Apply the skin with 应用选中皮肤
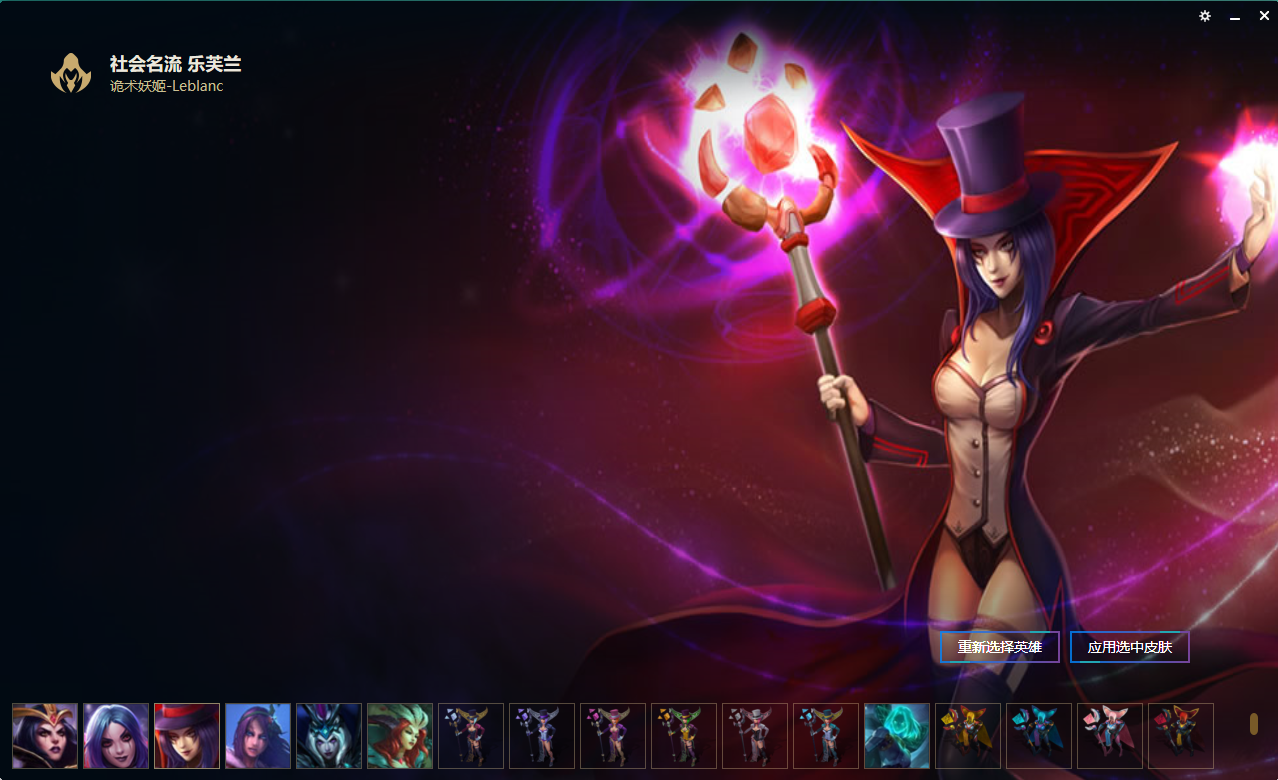The height and width of the screenshot is (780, 1278). 1129,647
